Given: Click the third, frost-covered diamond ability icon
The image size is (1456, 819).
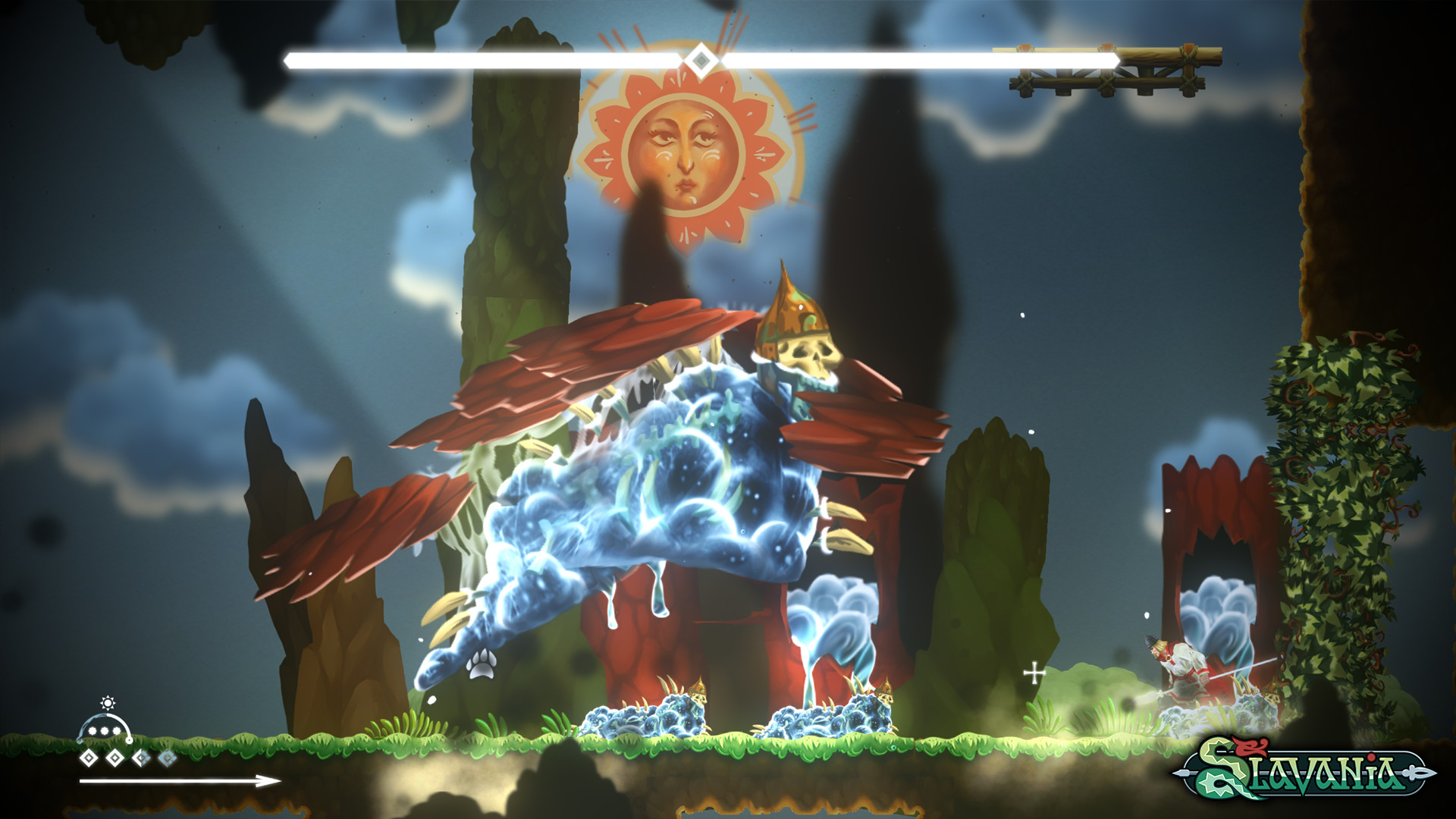Looking at the screenshot, I should 140,758.
